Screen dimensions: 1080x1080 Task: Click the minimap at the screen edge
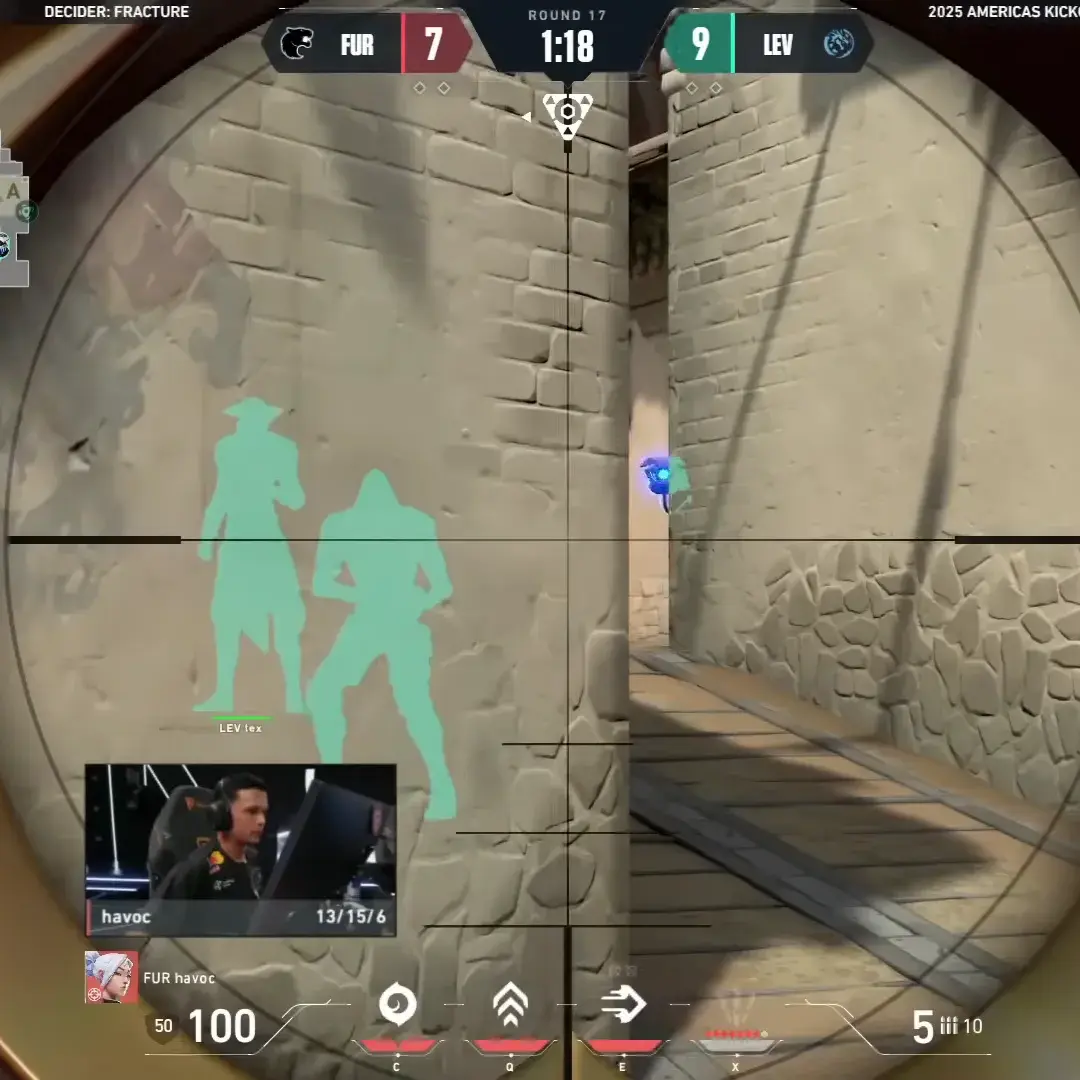click(16, 208)
